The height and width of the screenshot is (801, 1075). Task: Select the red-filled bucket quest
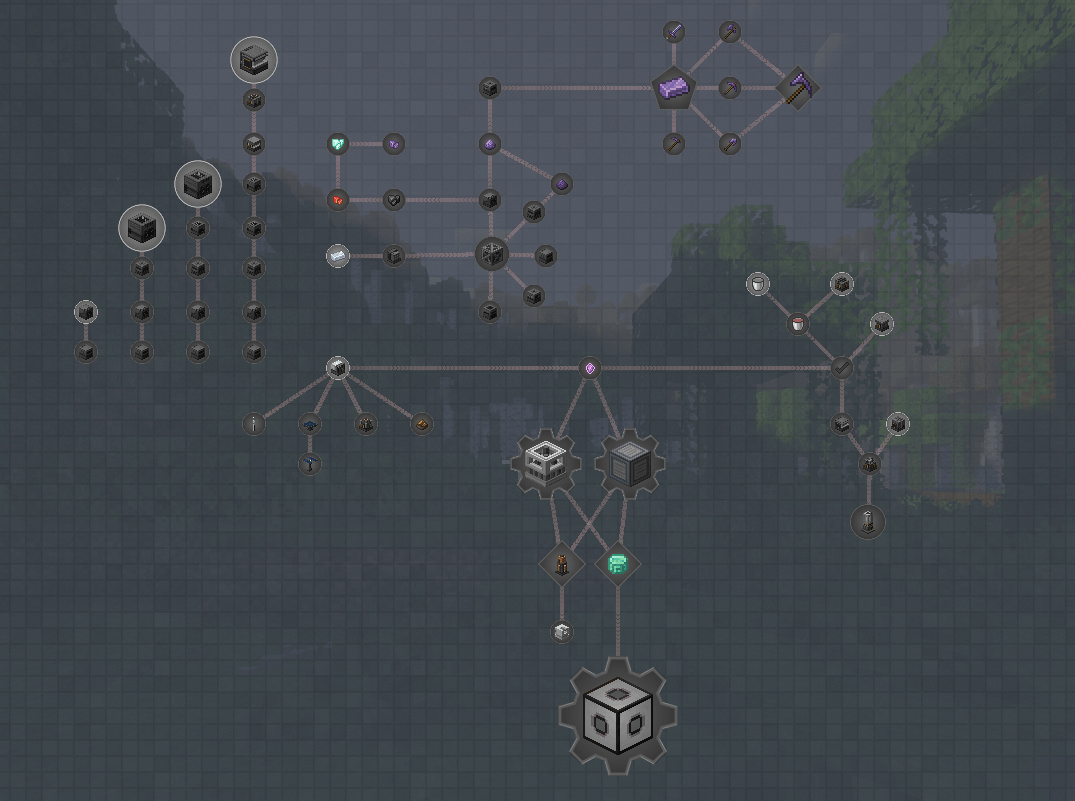click(x=798, y=323)
